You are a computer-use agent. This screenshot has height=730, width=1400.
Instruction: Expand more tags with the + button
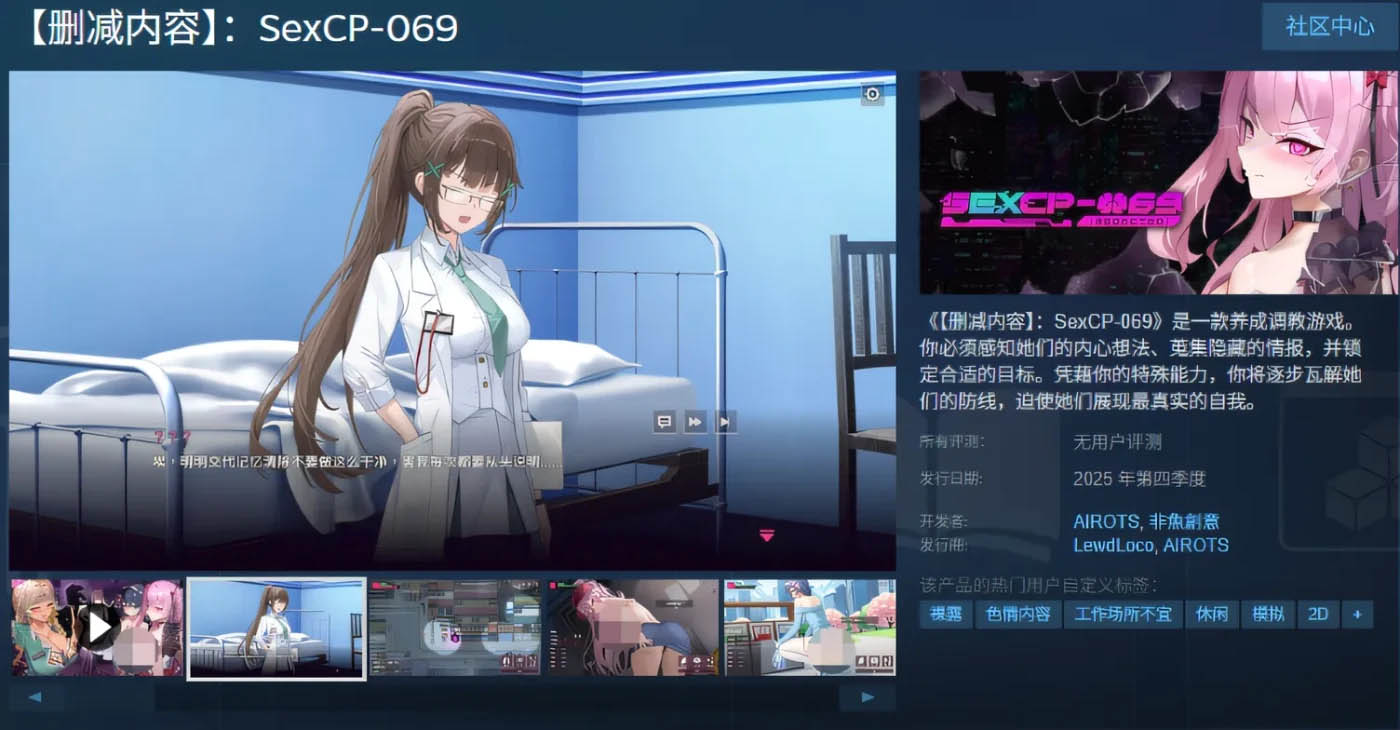(1357, 615)
